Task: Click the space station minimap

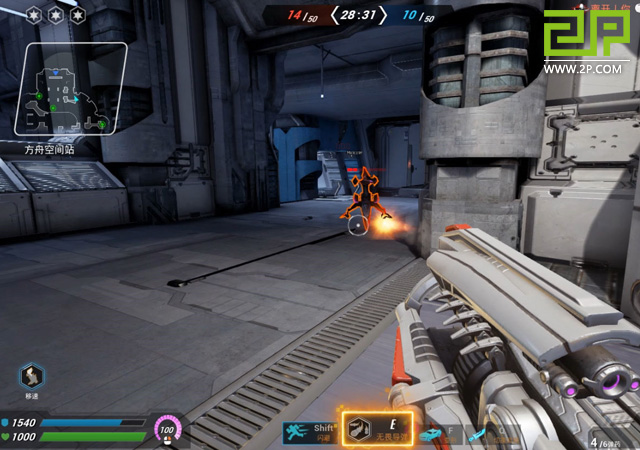Action: click(70, 92)
